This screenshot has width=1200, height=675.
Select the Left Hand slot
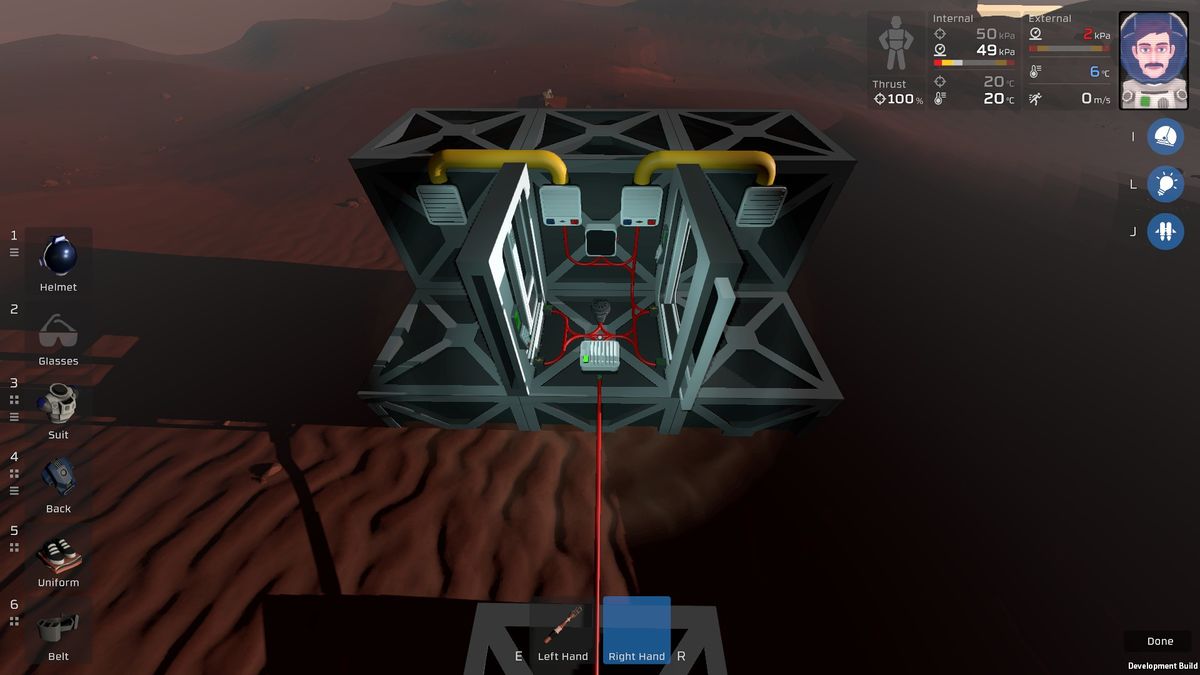tap(563, 628)
